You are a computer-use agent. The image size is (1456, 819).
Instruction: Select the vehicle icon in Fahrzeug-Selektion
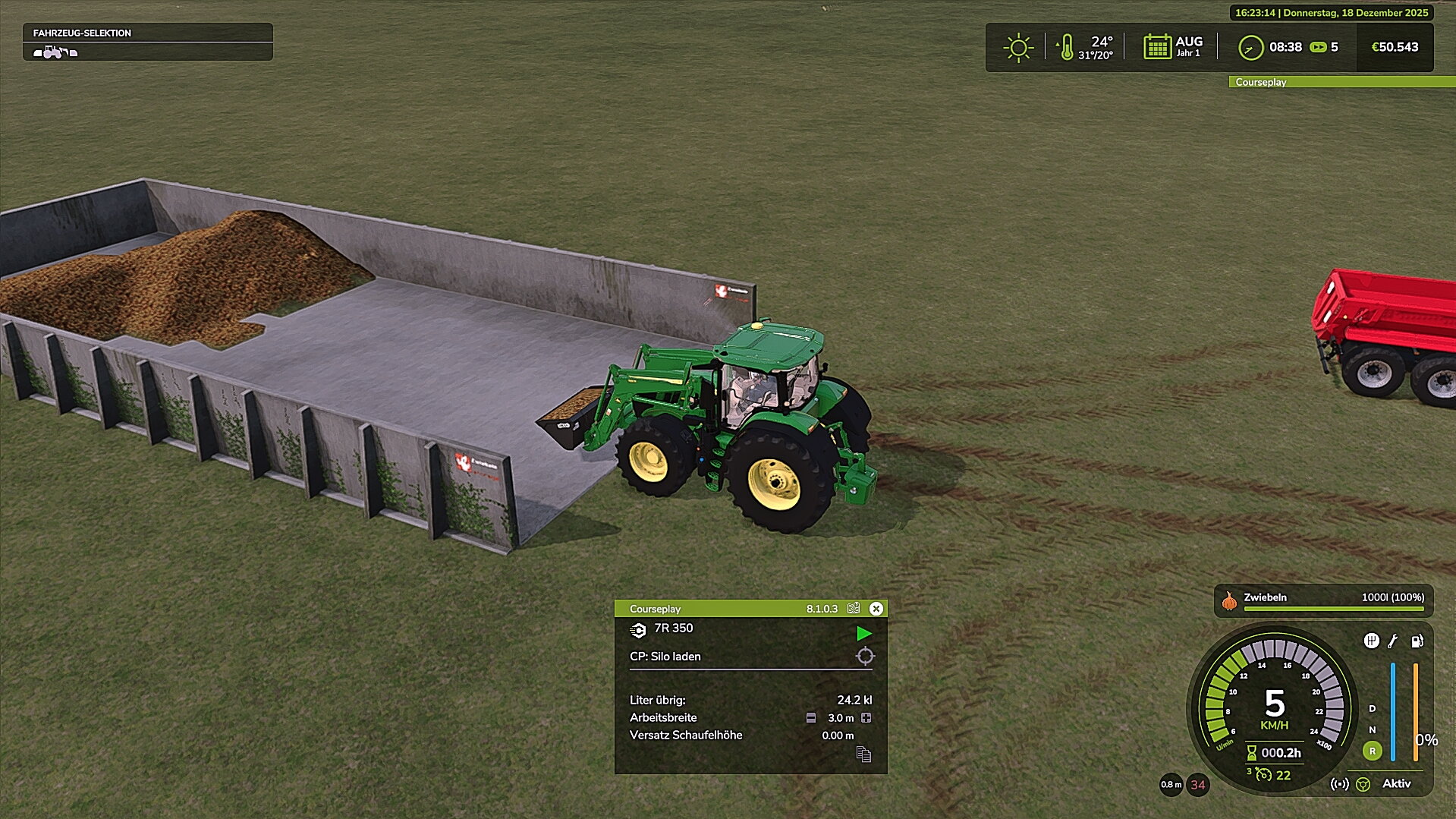point(55,52)
